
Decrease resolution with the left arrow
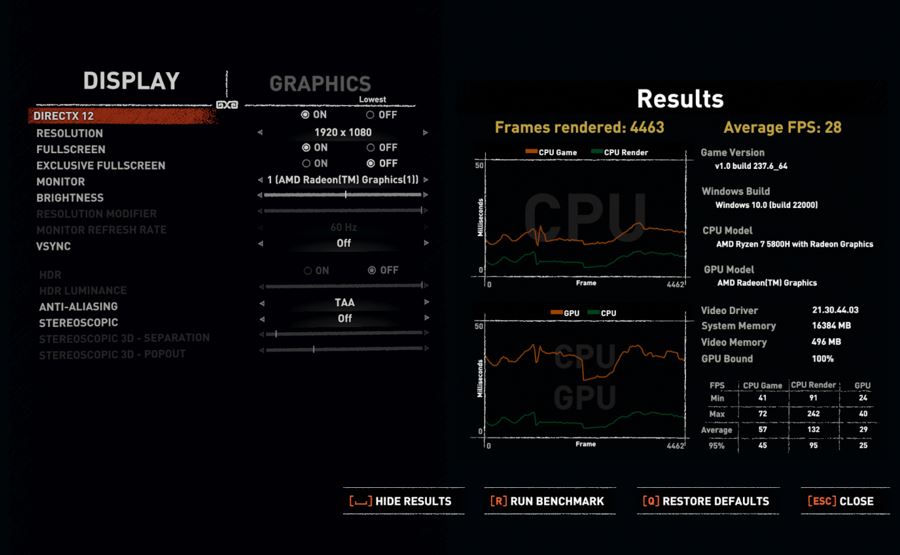tap(260, 132)
